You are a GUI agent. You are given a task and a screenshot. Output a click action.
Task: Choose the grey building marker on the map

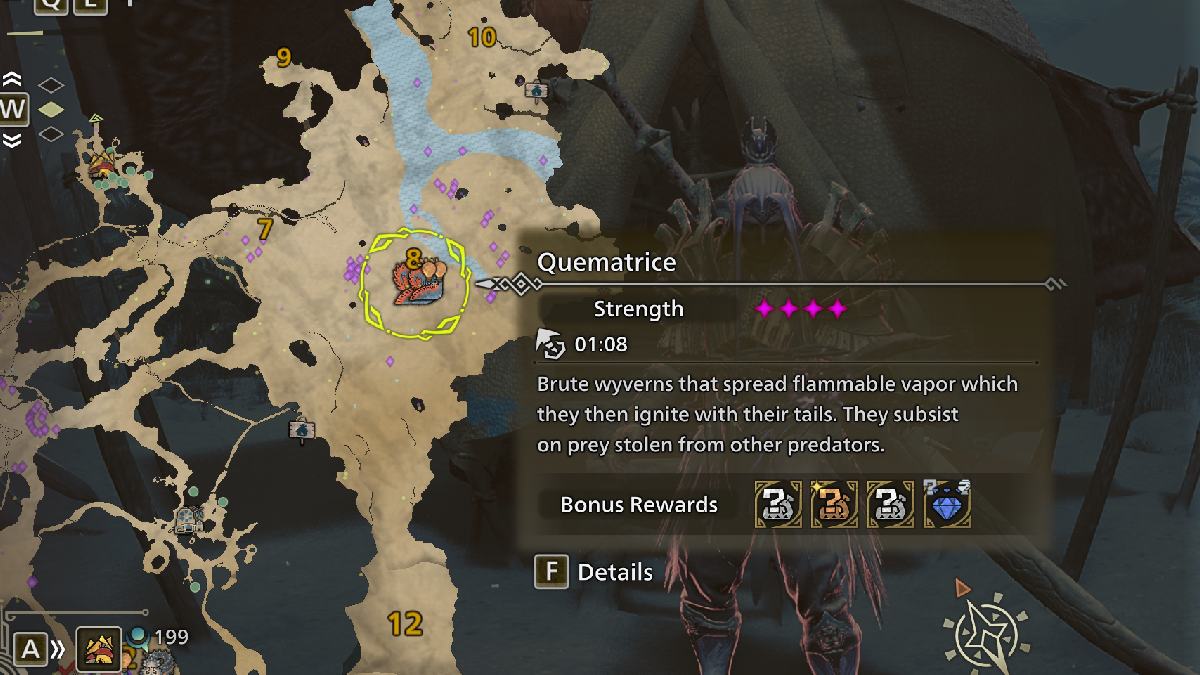click(x=188, y=519)
